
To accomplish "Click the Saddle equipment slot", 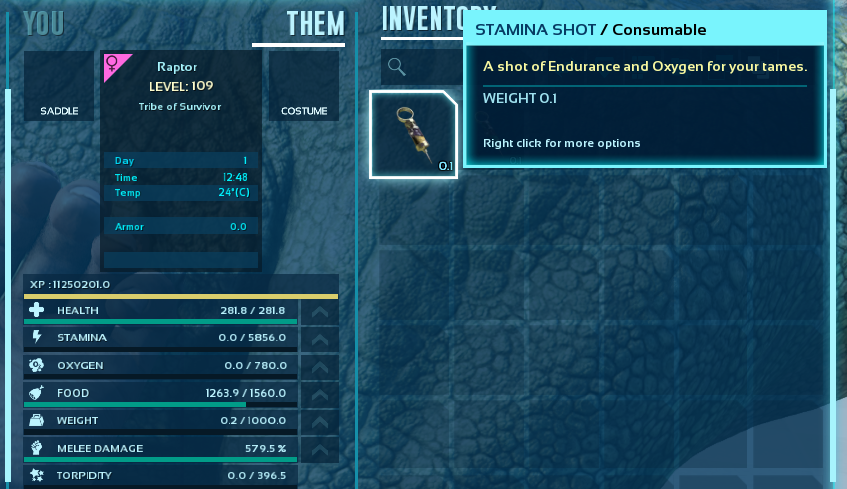I will (59, 86).
